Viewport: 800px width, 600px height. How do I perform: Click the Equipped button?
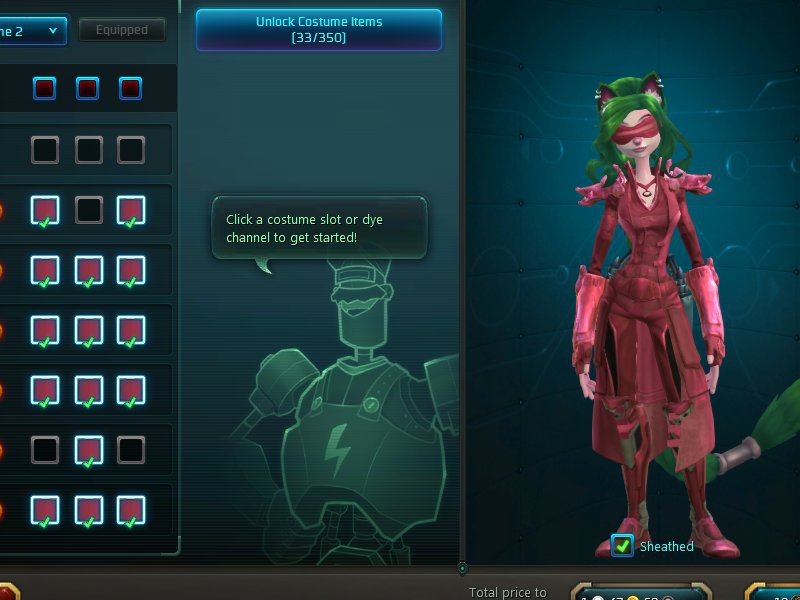(122, 30)
